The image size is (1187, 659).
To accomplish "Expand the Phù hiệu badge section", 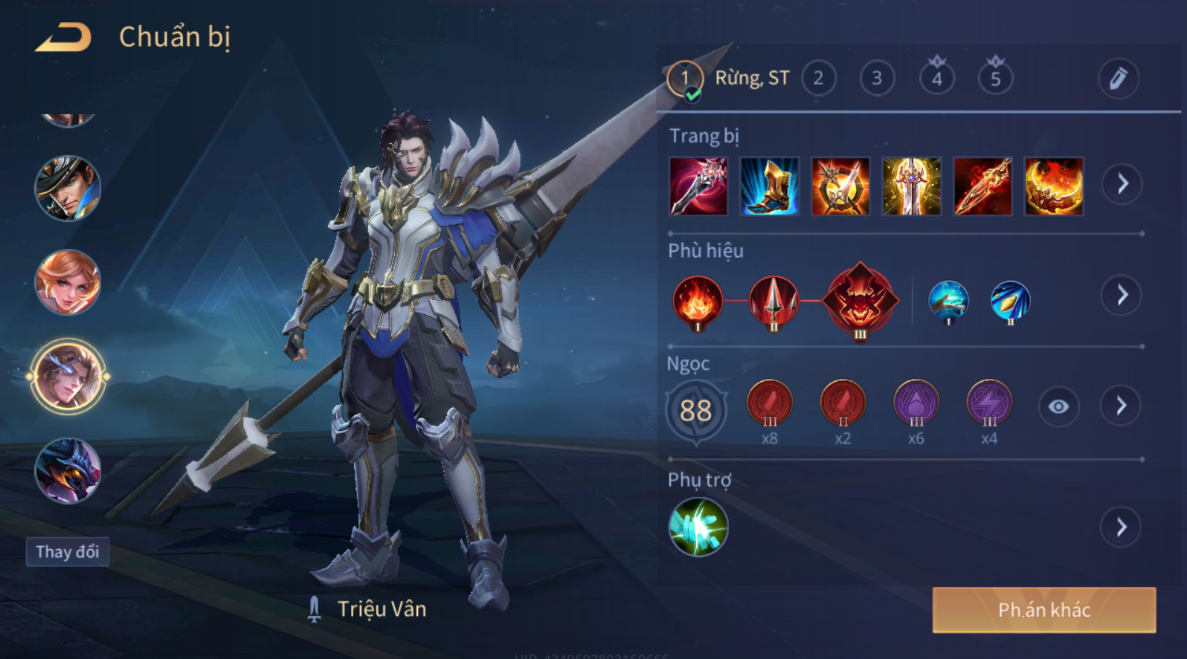I will click(x=1121, y=295).
